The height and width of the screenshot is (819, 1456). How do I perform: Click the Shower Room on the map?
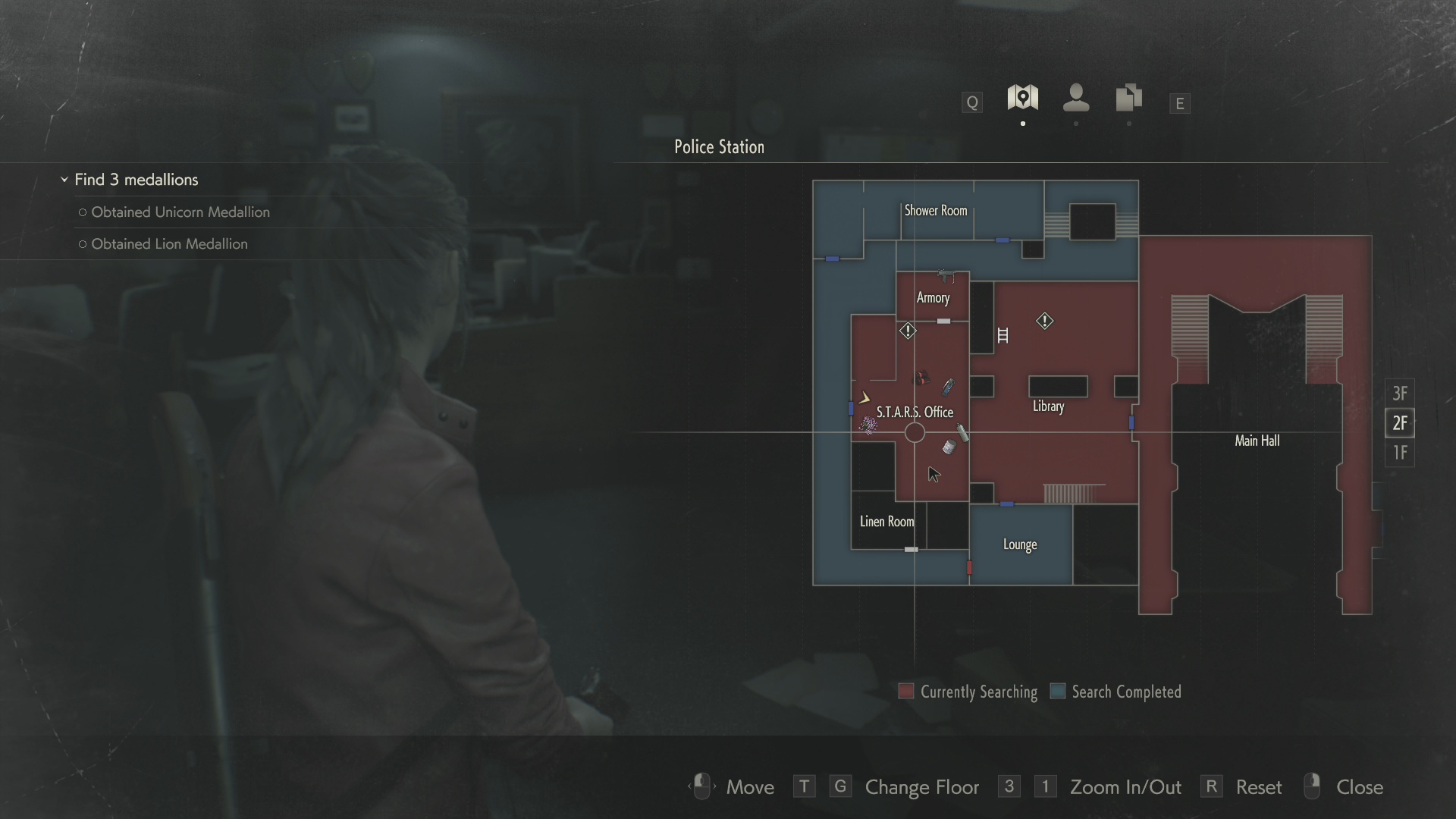935,211
